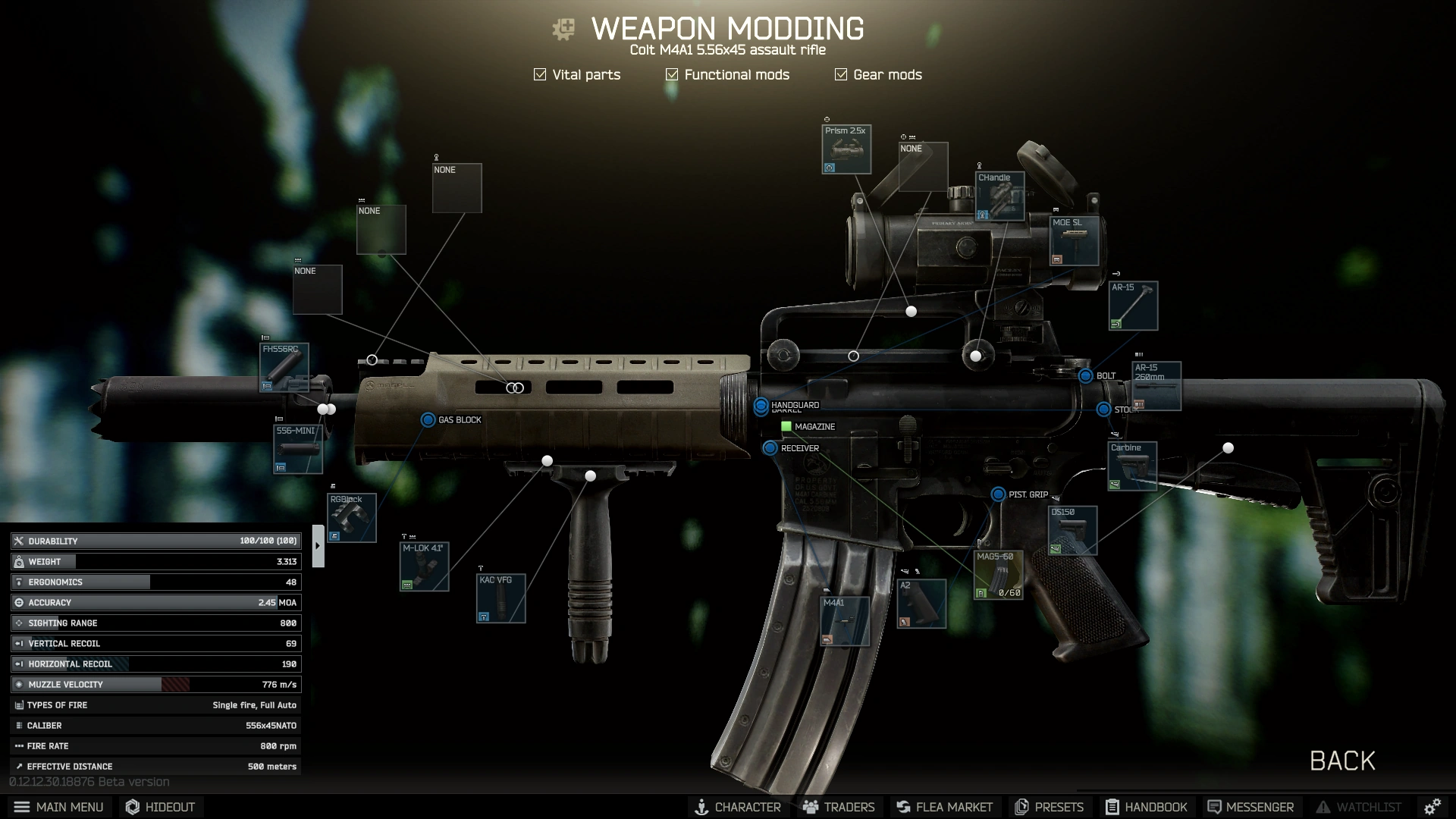This screenshot has width=1456, height=819.
Task: Open the Flea Market
Action: click(944, 807)
